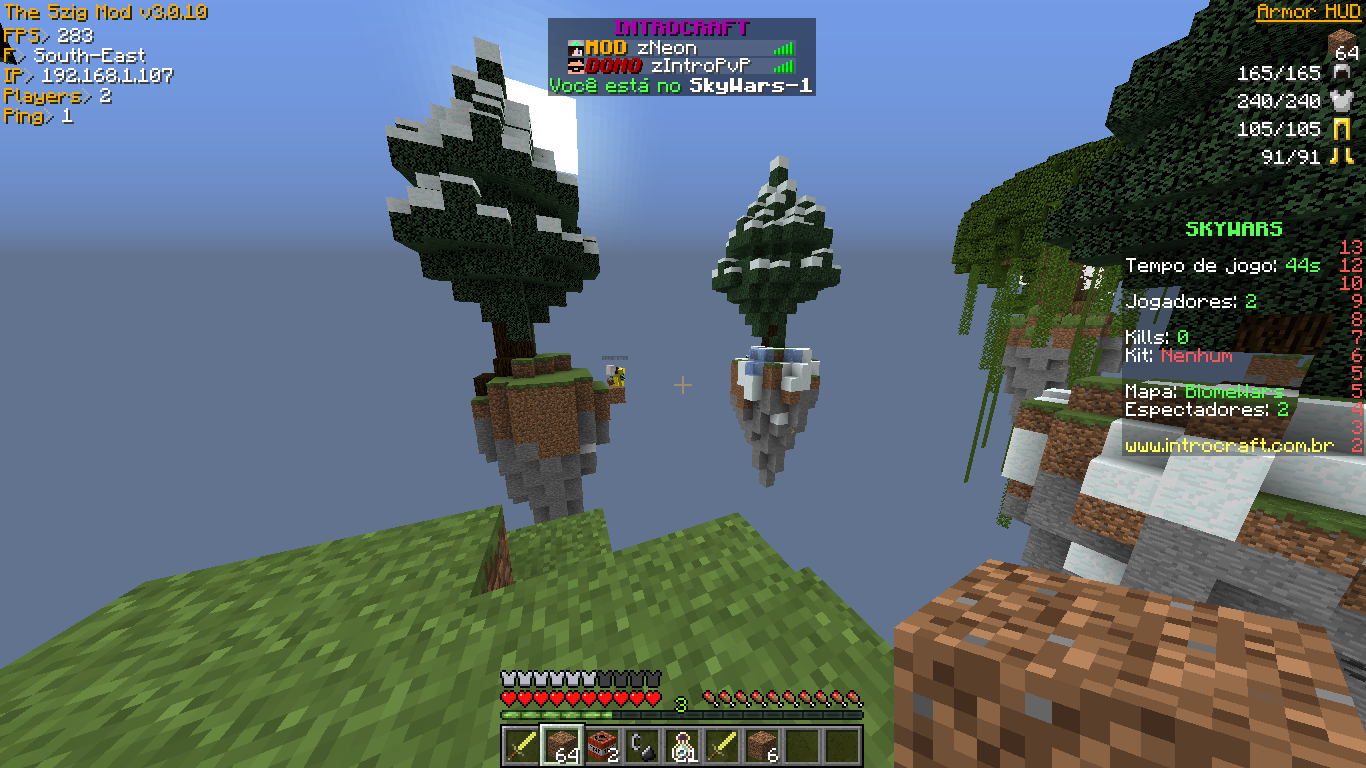Pick the hotbar stack of 6 dirt
Image resolution: width=1366 pixels, height=768 pixels.
[x=762, y=745]
